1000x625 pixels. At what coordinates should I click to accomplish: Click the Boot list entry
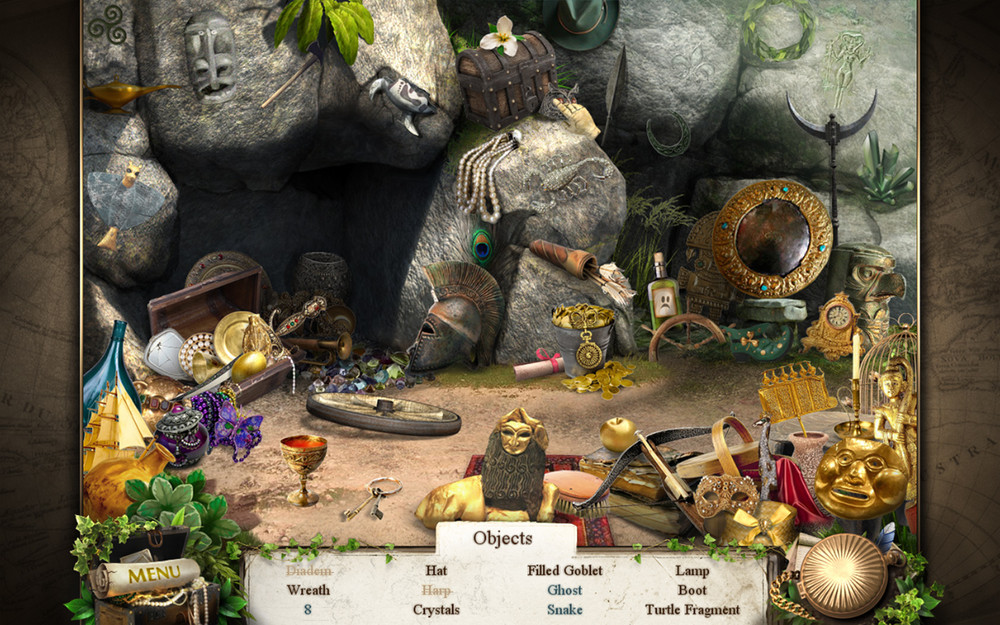(692, 590)
